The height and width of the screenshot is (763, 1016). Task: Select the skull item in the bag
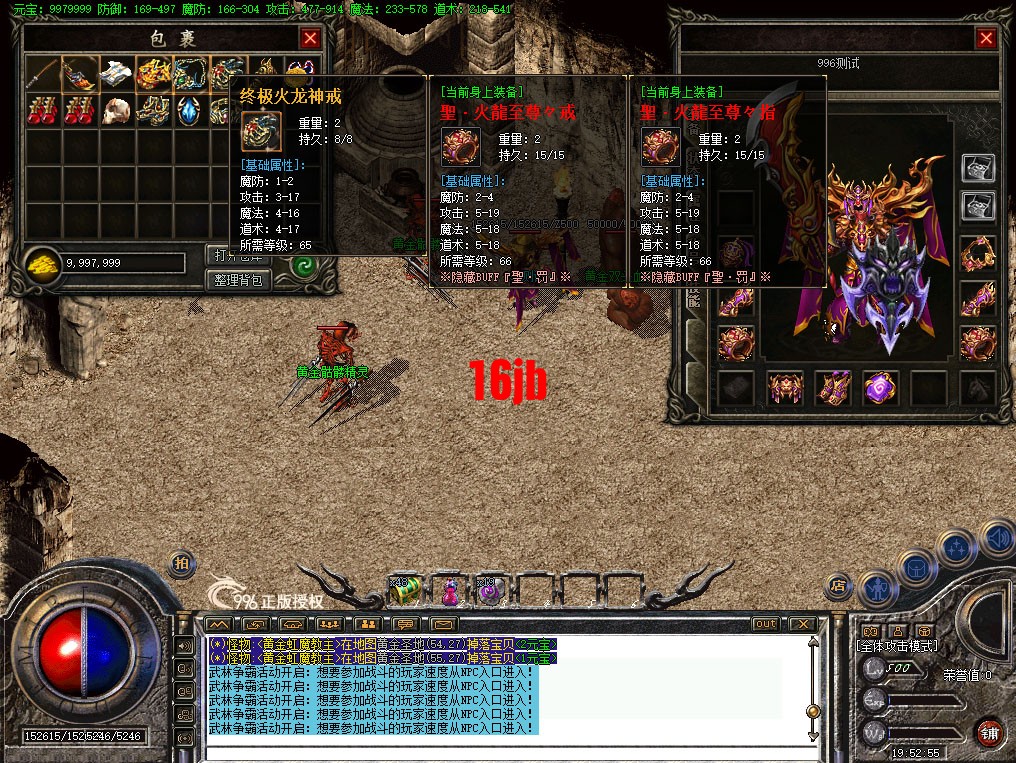[118, 109]
